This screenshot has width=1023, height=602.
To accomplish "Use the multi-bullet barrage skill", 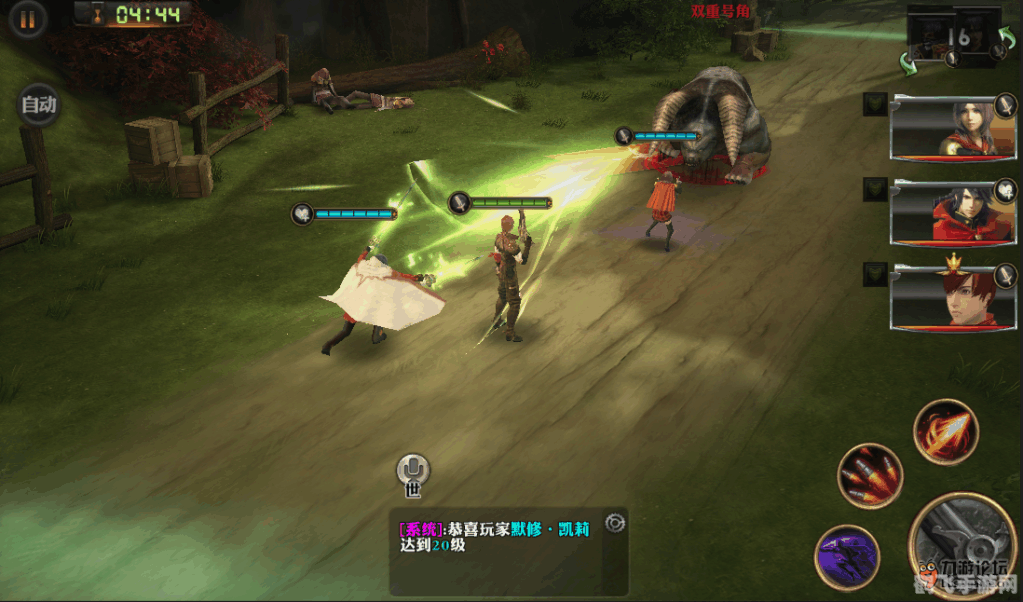I will click(870, 476).
